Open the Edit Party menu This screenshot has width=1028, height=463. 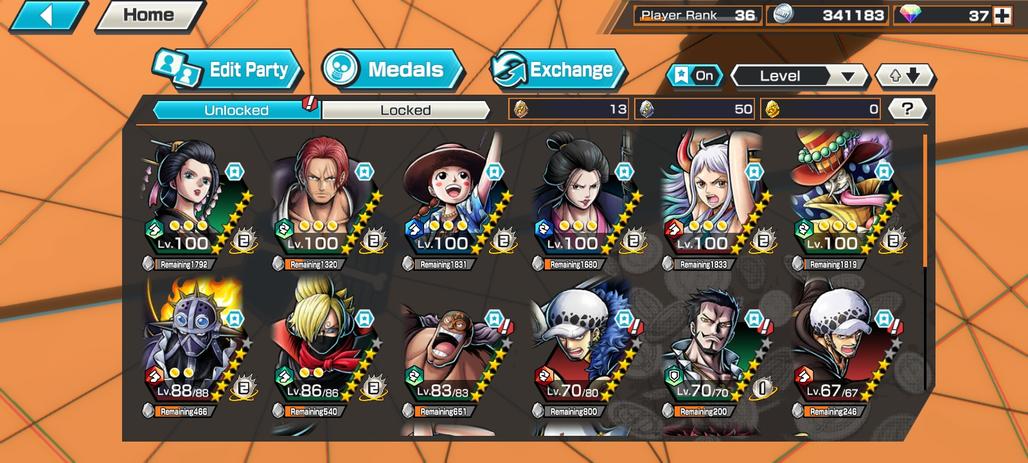click(x=228, y=70)
